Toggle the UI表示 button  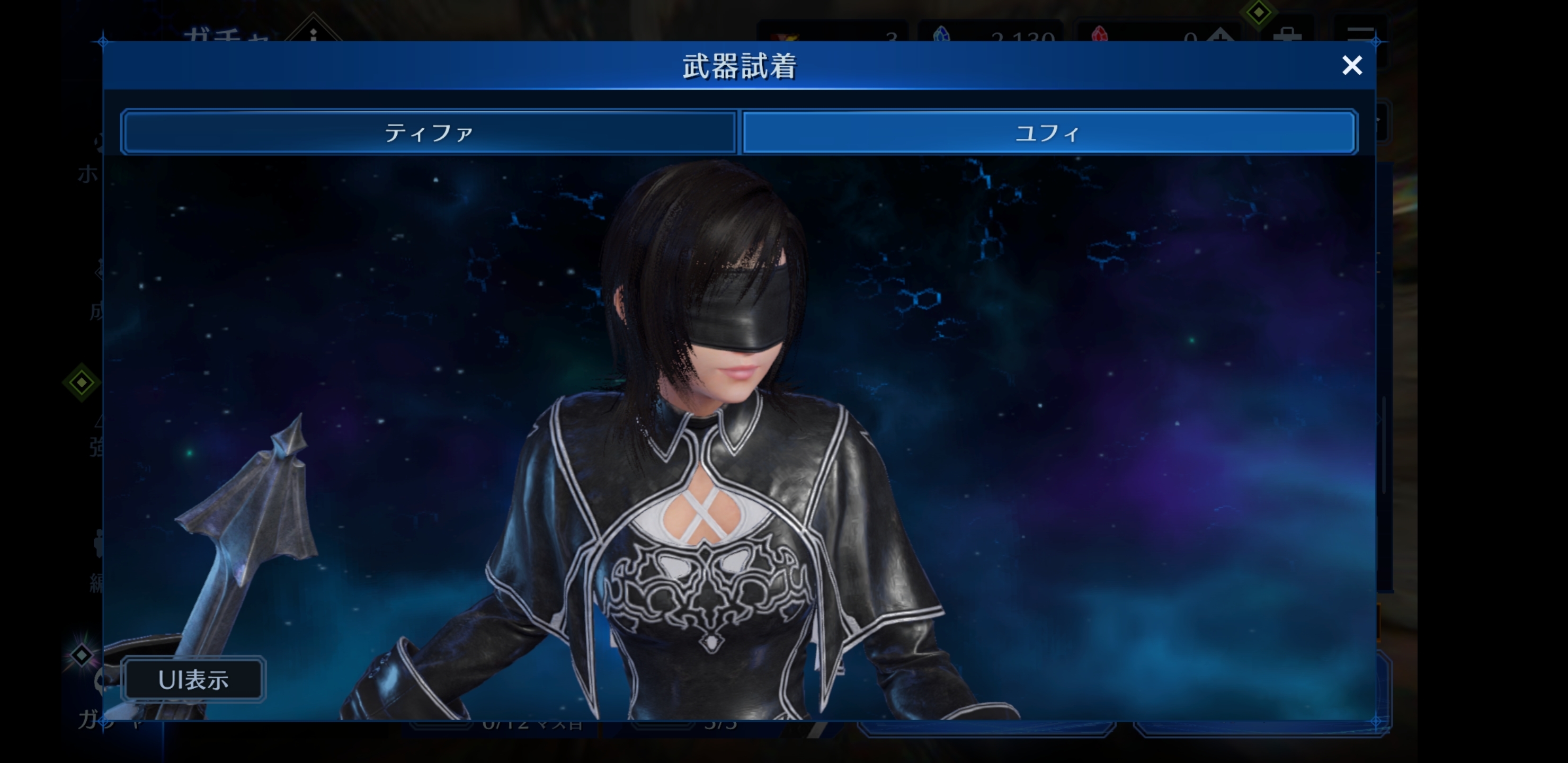[193, 680]
